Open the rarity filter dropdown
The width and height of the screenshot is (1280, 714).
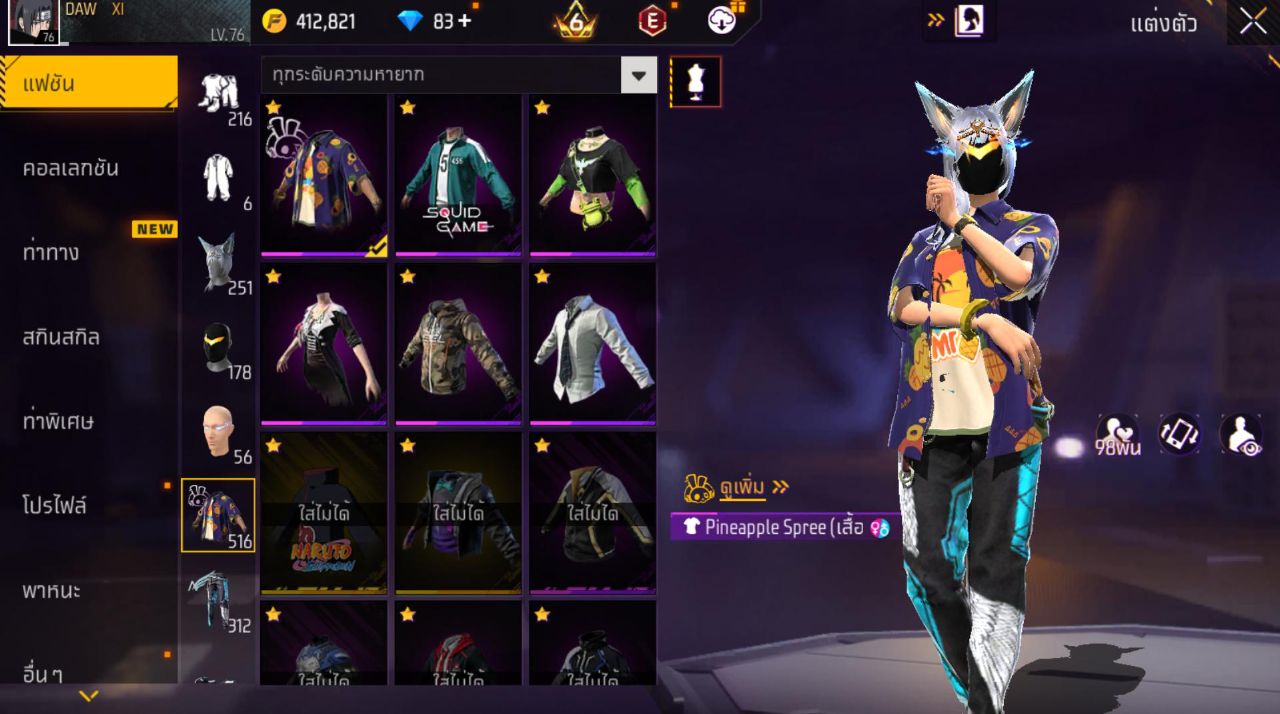(638, 75)
